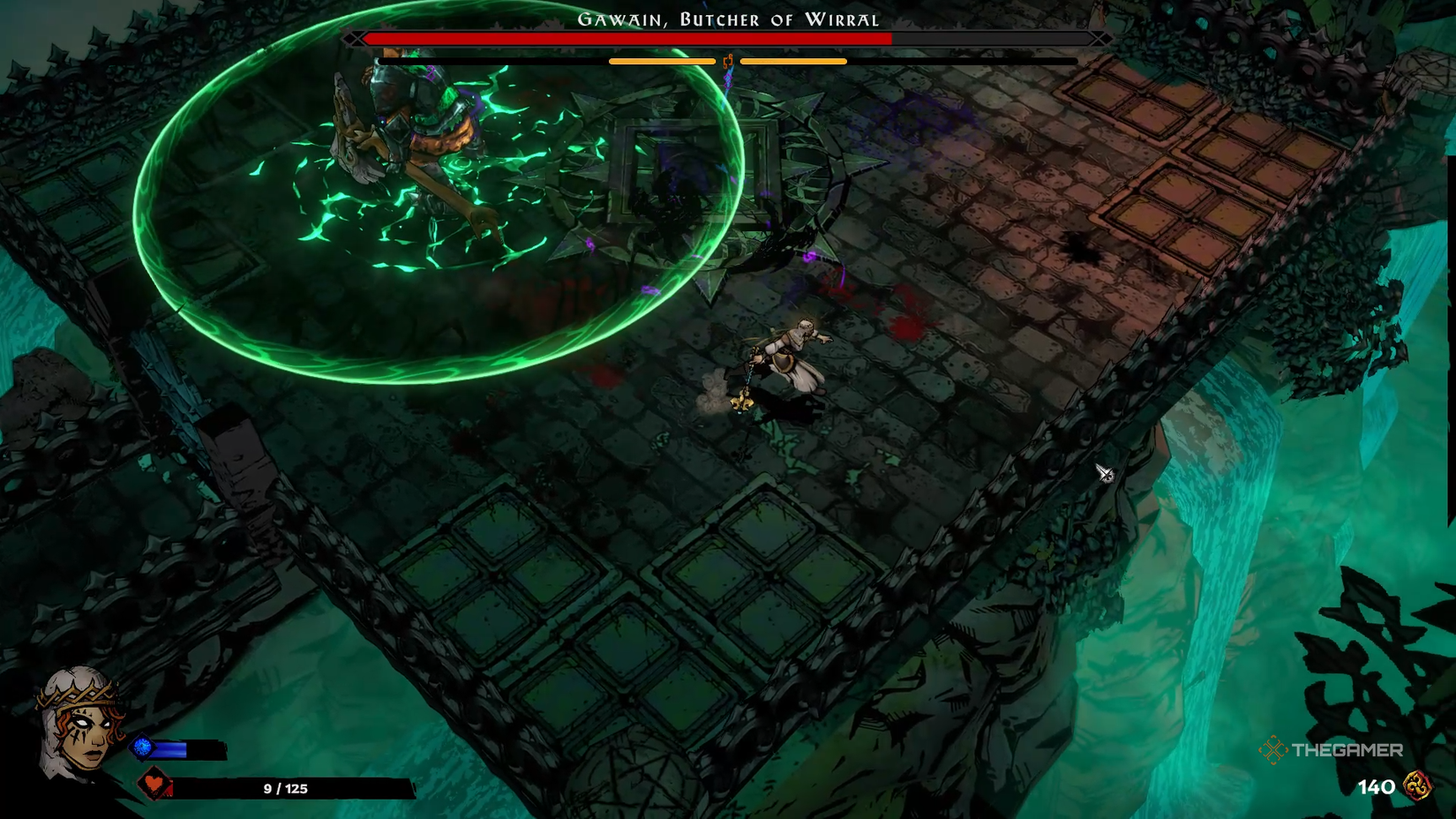Viewport: 1456px width, 819px height.
Task: Click the orange marker on the boss stagger bar
Action: point(730,62)
